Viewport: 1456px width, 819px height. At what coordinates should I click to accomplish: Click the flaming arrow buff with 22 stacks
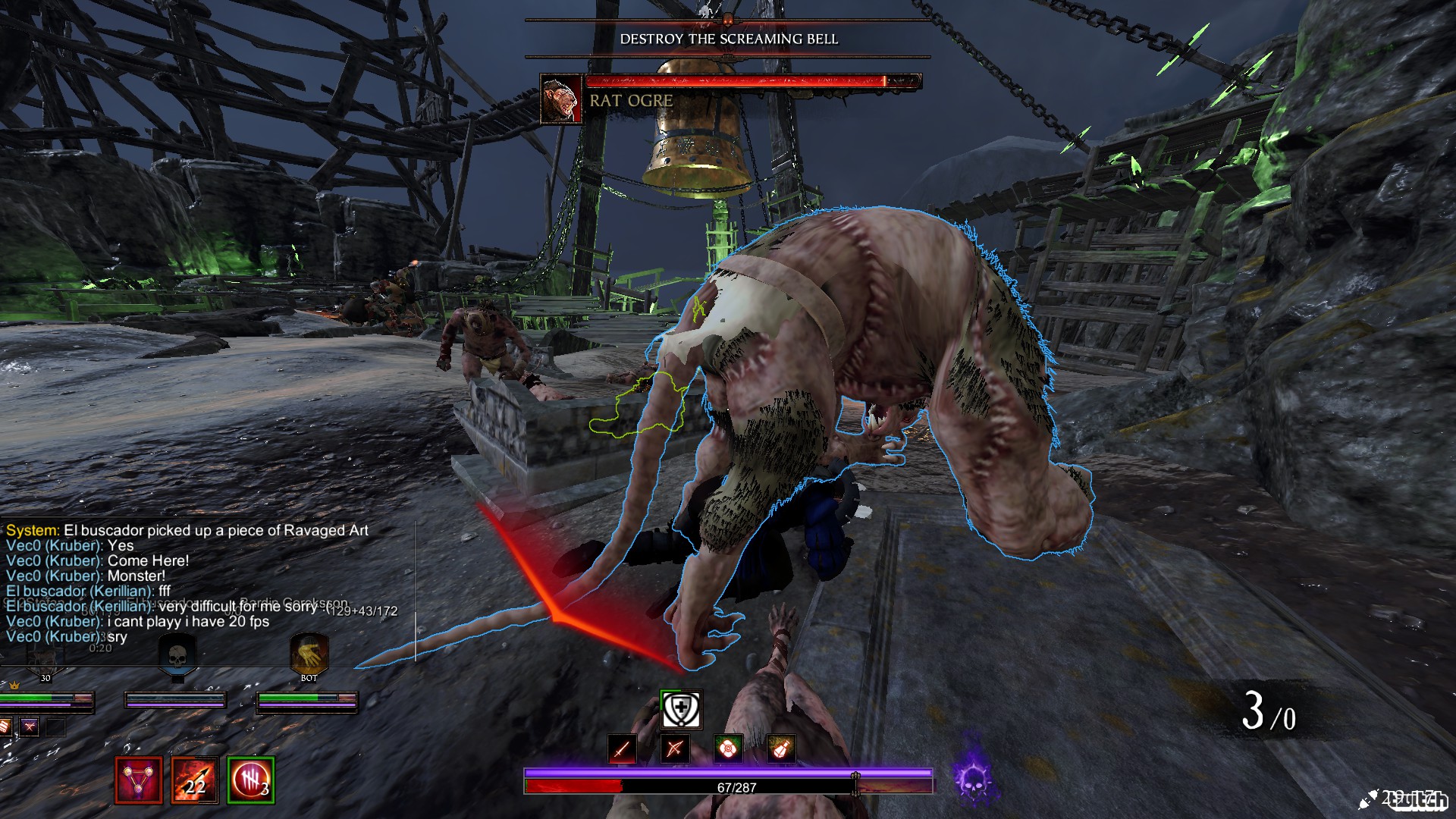(x=194, y=780)
